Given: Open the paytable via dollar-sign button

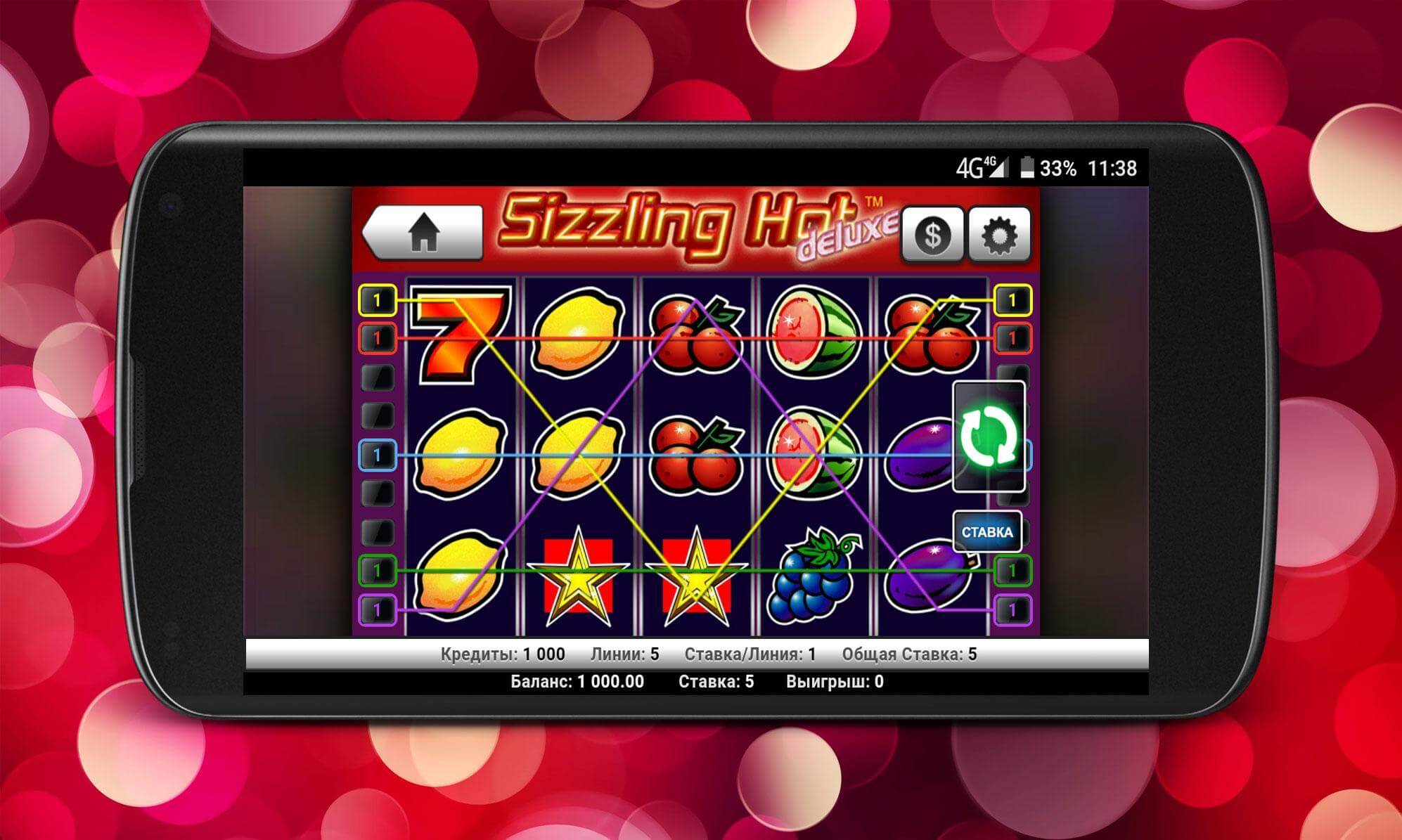Looking at the screenshot, I should tap(932, 235).
